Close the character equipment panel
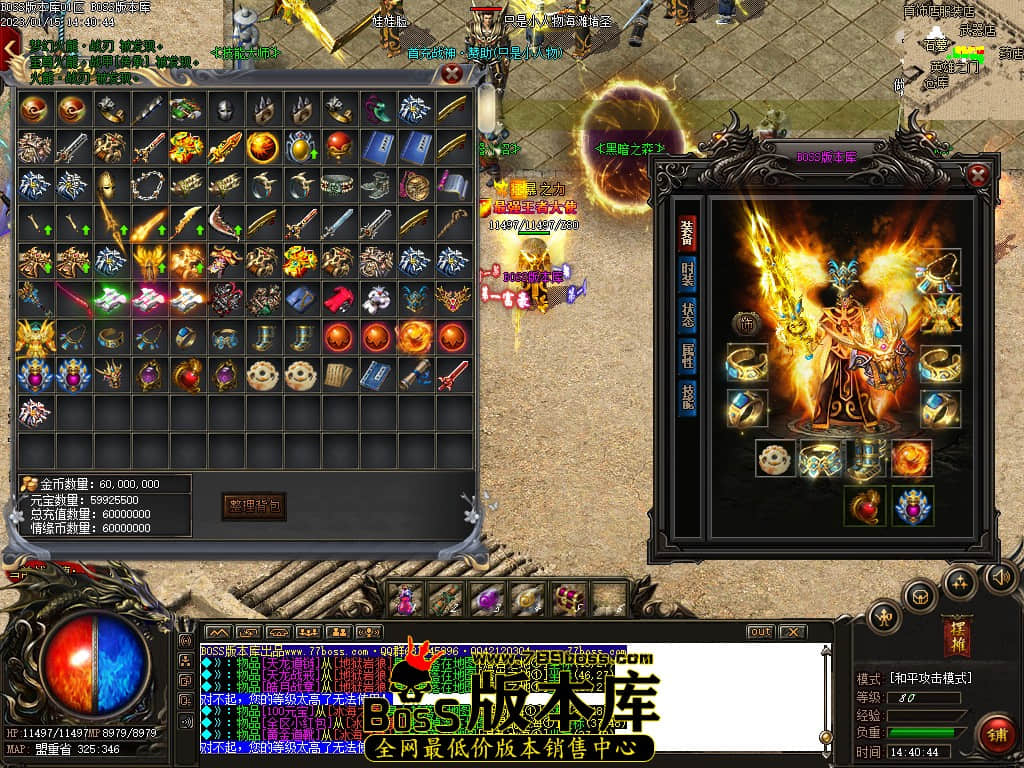This screenshot has width=1024, height=768. point(978,176)
